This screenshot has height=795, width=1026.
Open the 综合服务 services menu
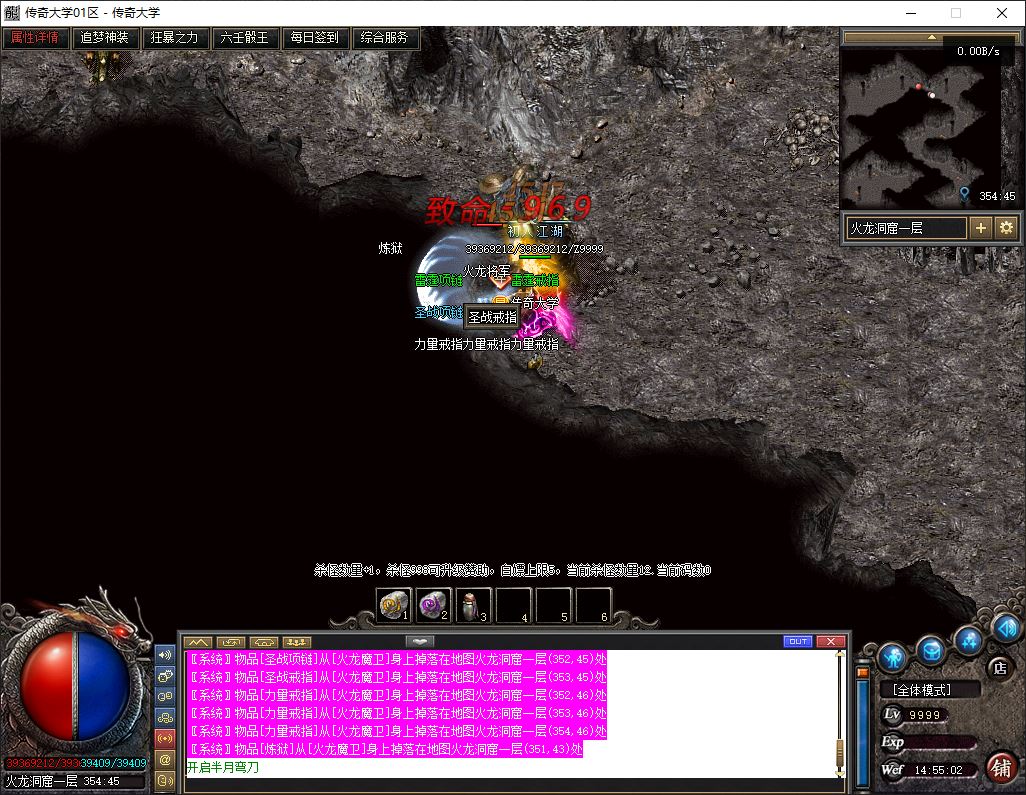point(385,38)
